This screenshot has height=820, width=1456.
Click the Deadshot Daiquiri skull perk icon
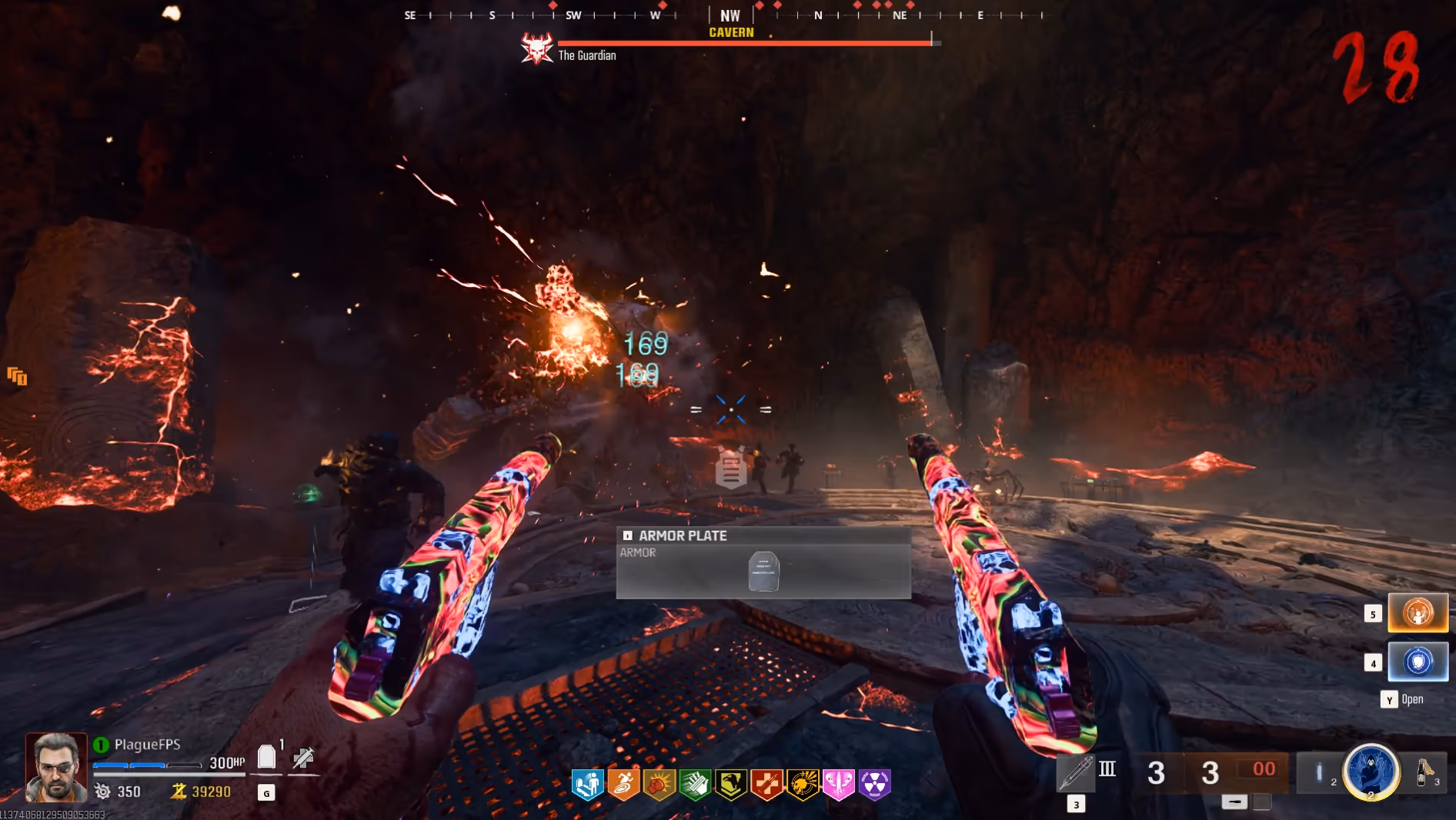(x=803, y=784)
